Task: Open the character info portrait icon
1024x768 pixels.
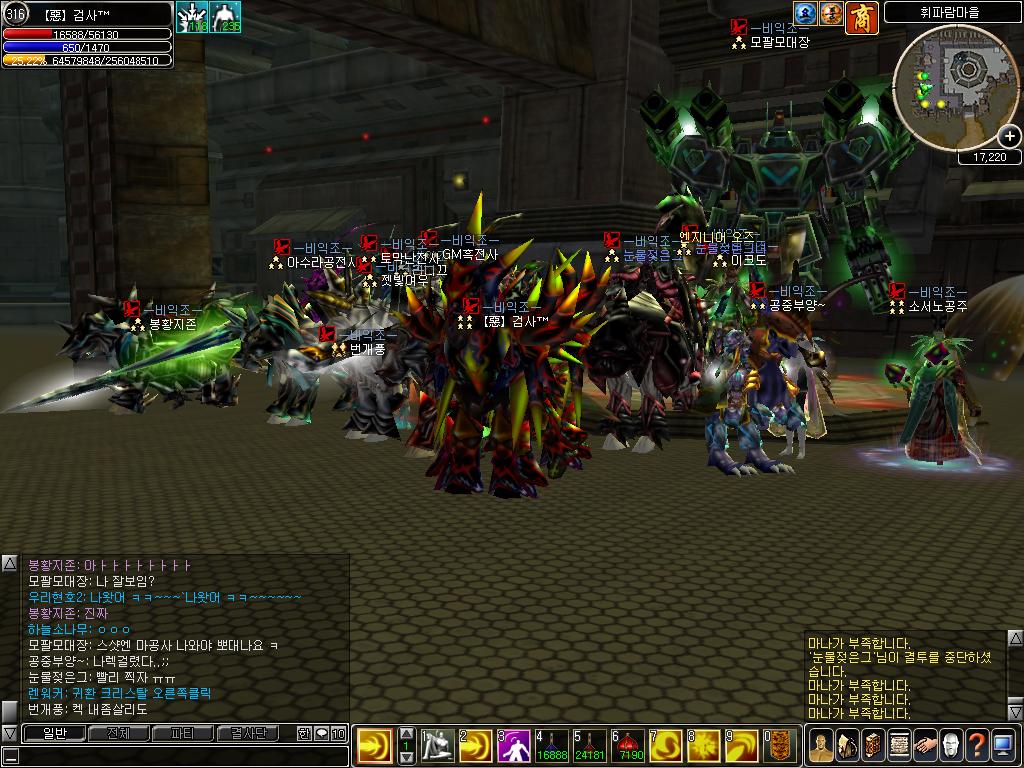Action: click(821, 745)
